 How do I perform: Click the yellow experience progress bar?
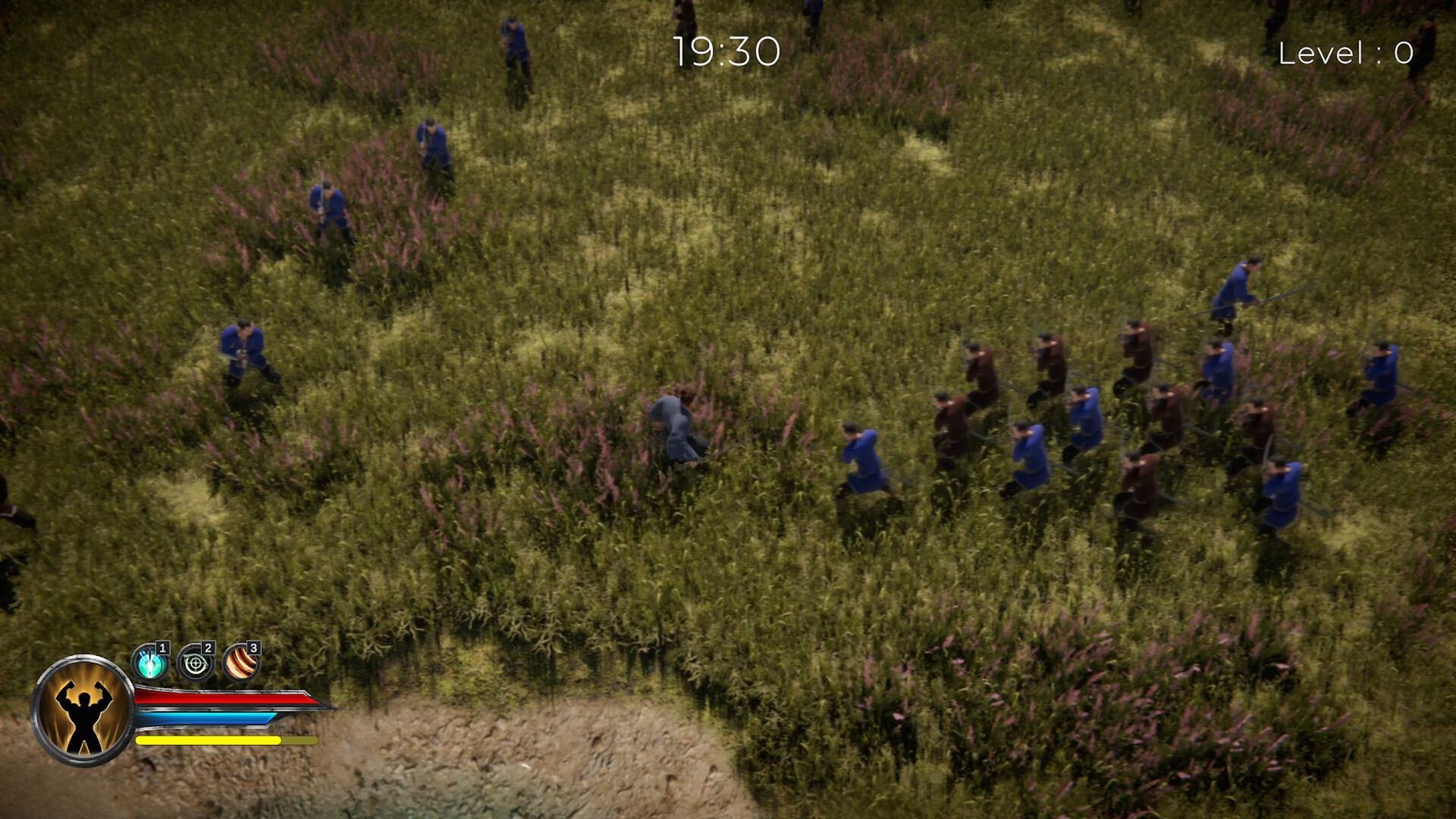[209, 742]
